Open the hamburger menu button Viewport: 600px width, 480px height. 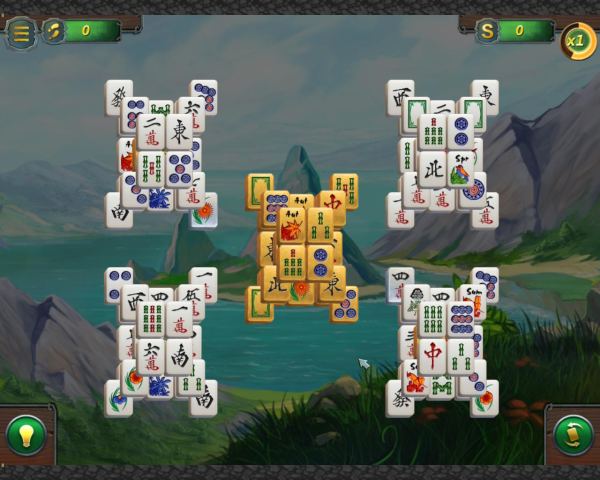pos(20,32)
